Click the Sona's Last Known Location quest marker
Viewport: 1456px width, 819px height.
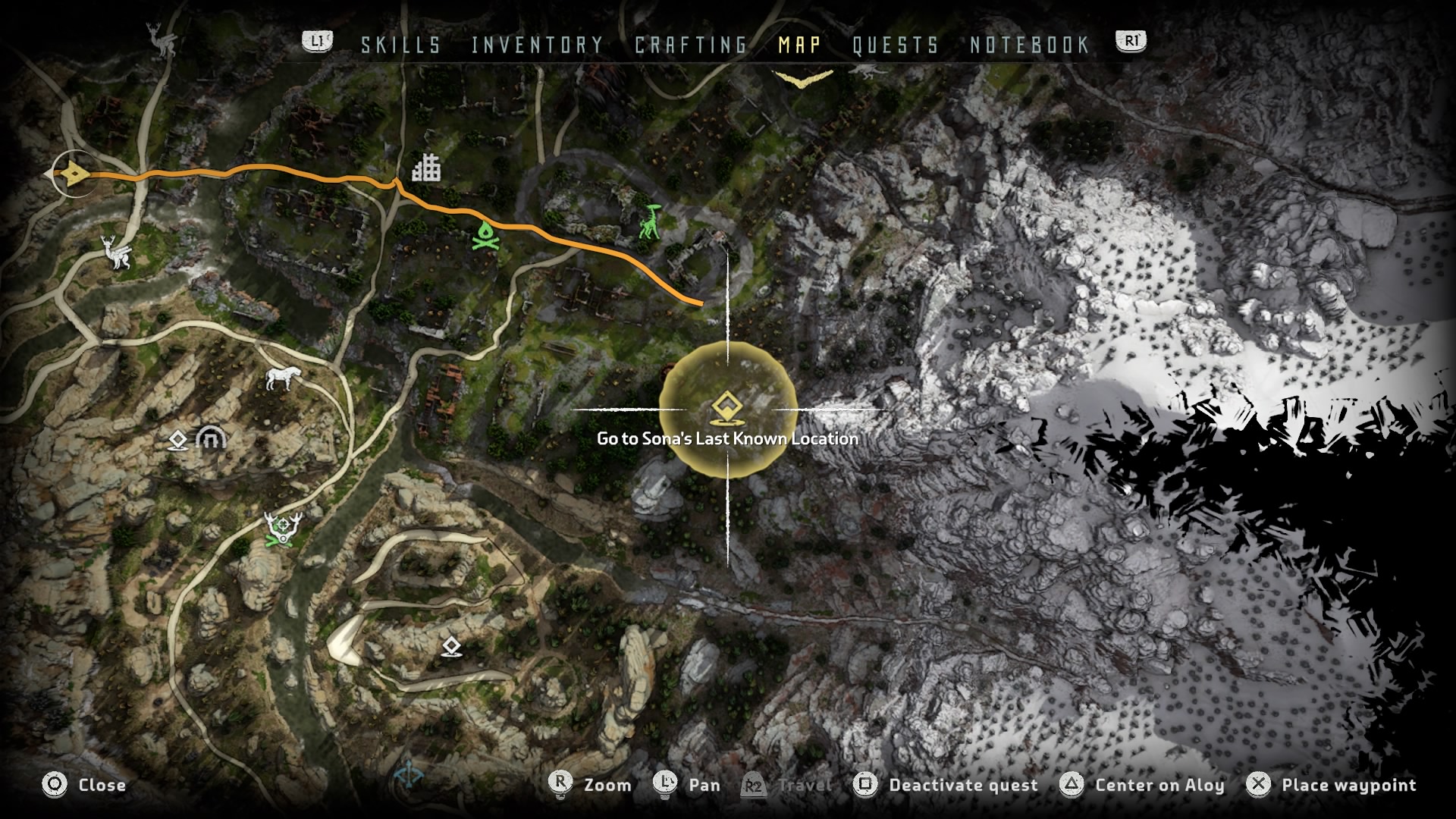pos(726,408)
